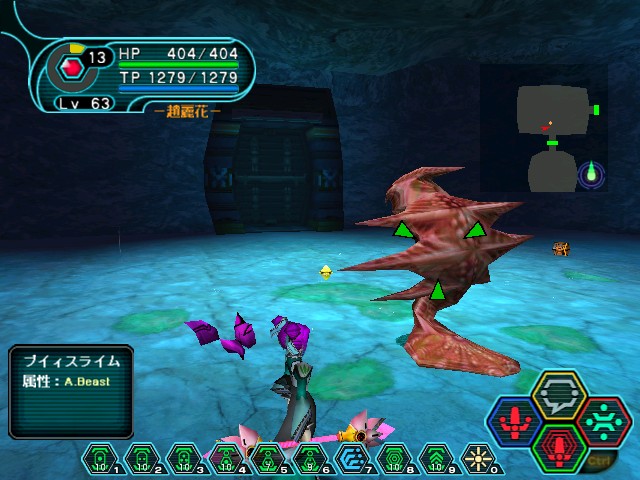Image resolution: width=640 pixels, height=480 pixels.
Task: Click the red section ID hexagon badge
Action: click(x=71, y=68)
